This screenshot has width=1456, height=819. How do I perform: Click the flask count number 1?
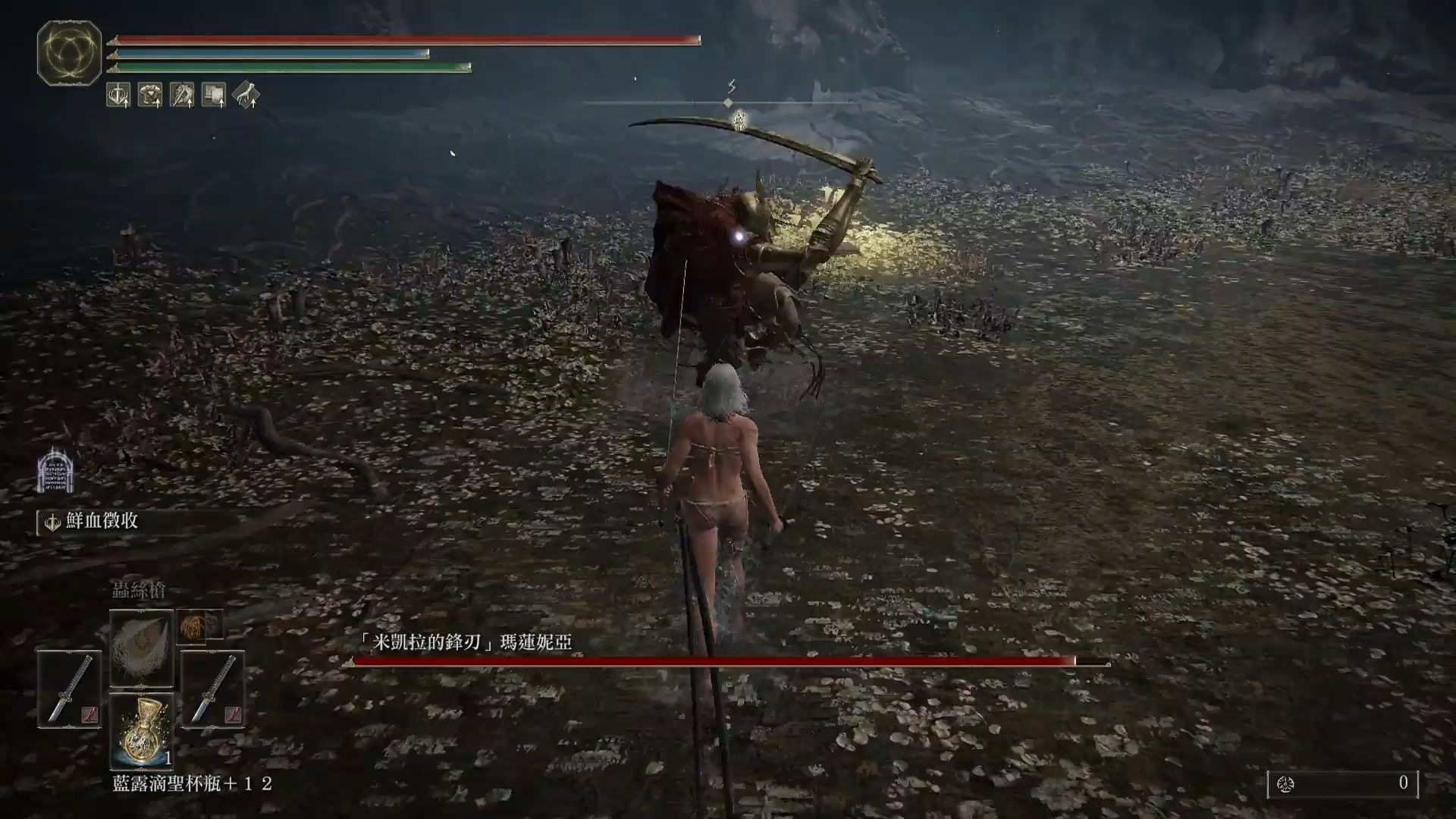168,757
